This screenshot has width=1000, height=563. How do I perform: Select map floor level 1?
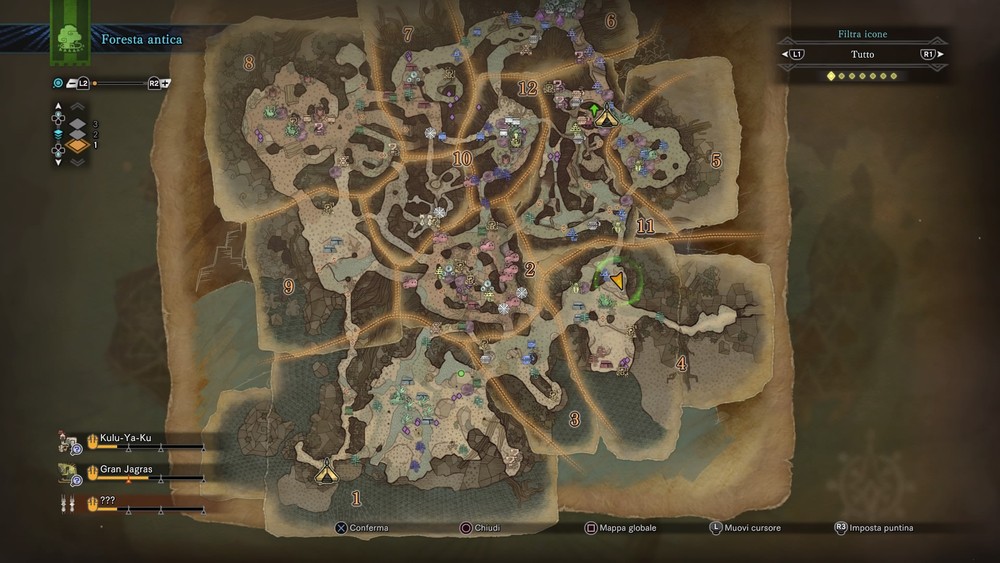(x=76, y=146)
